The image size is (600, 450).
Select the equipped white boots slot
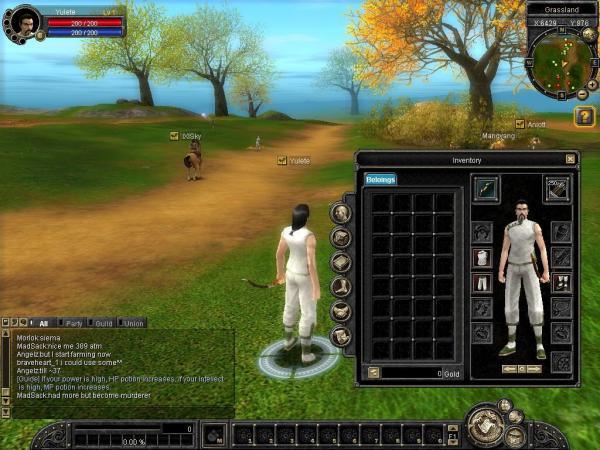click(561, 283)
